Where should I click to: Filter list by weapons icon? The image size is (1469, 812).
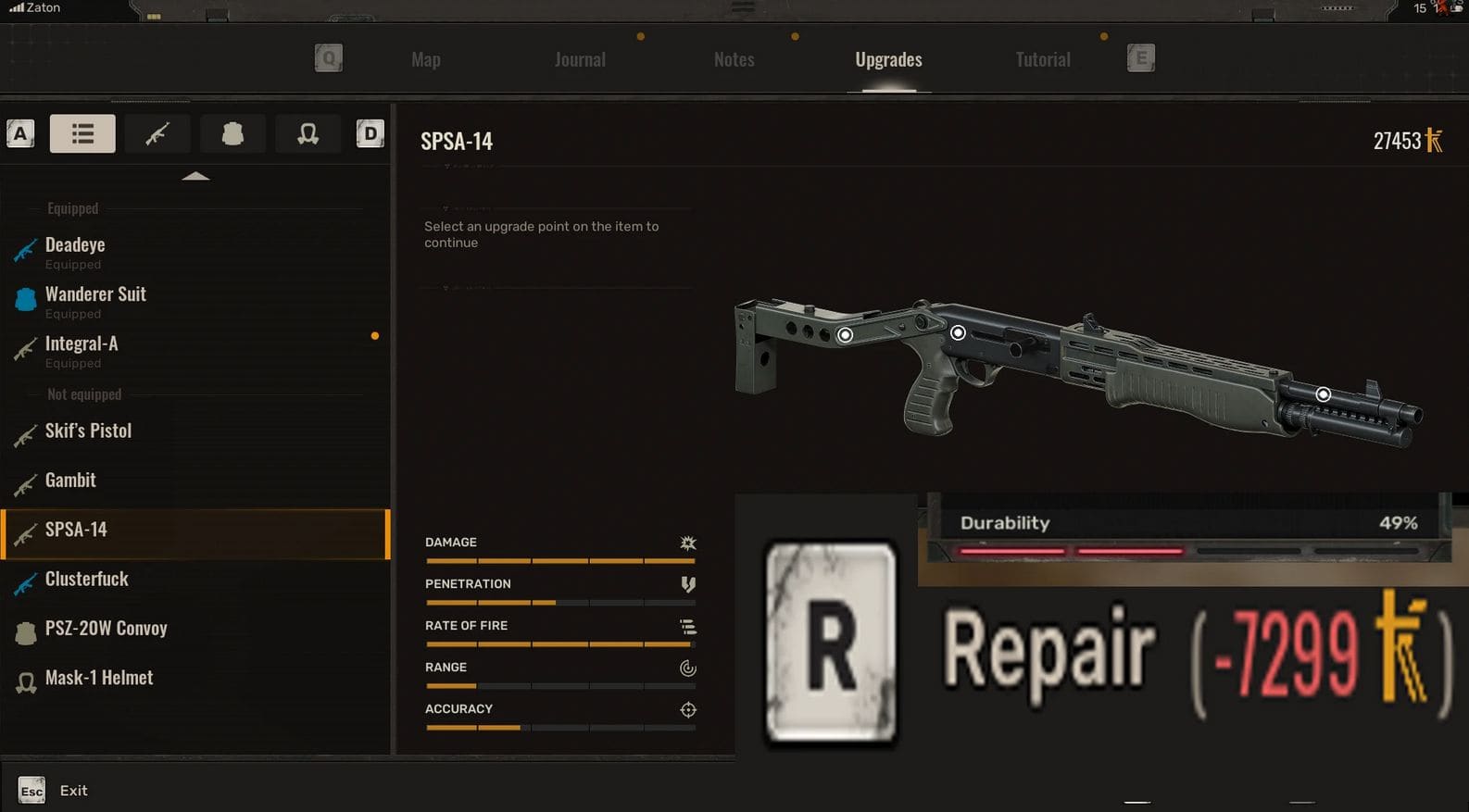pos(157,134)
